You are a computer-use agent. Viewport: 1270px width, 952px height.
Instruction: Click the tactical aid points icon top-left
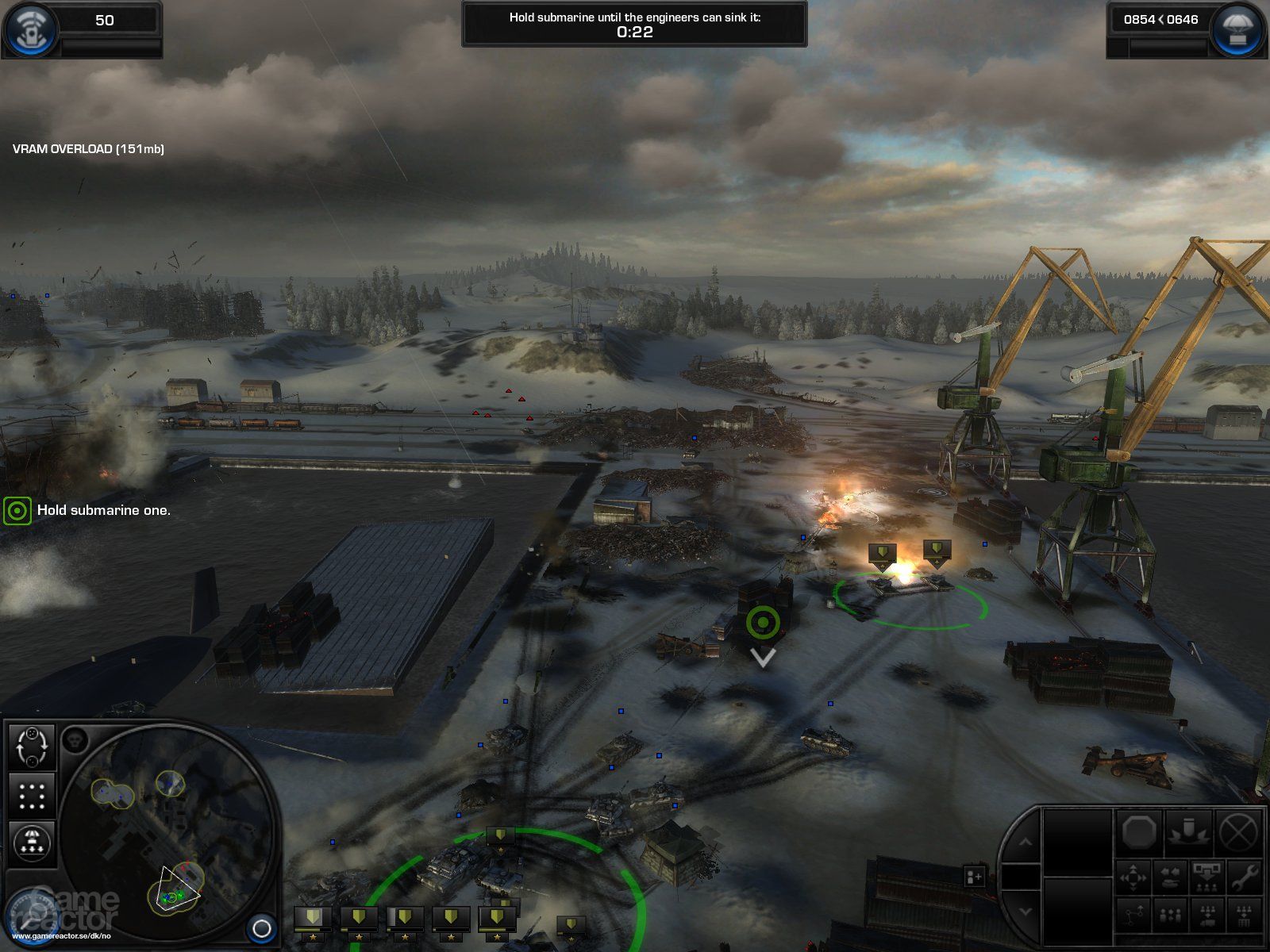[30, 26]
